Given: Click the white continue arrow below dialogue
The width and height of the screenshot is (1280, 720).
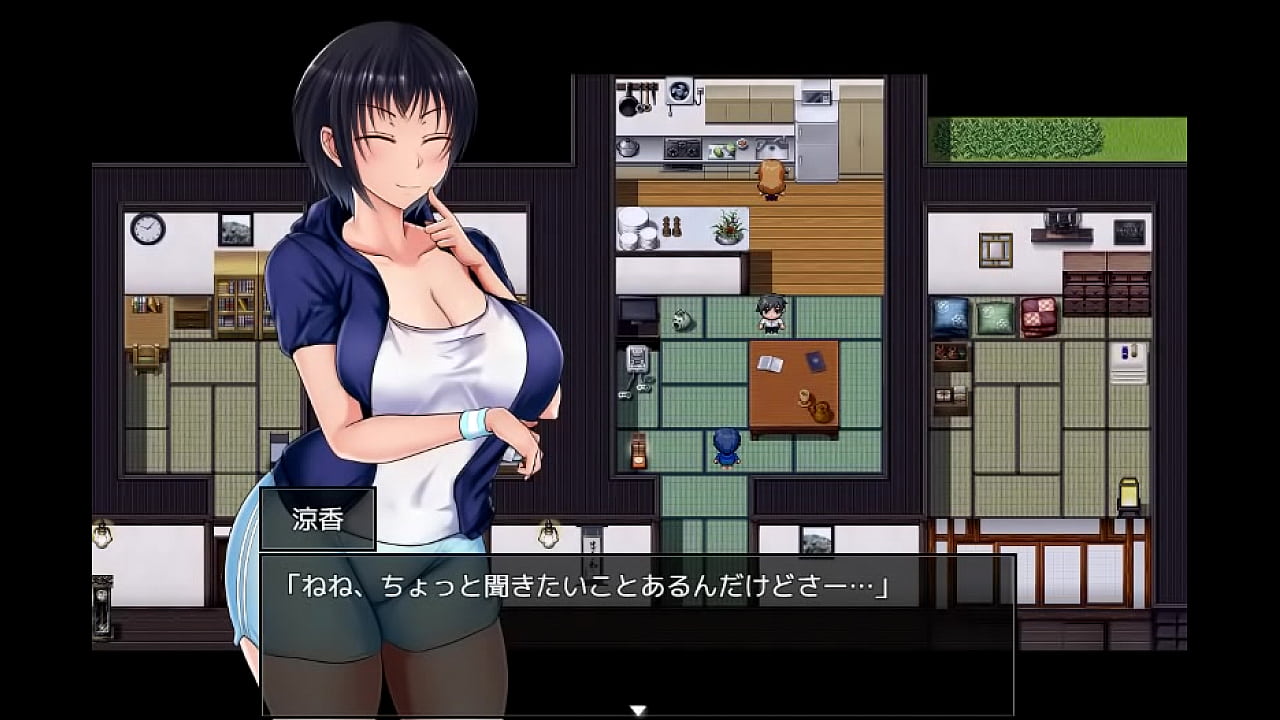Looking at the screenshot, I should point(638,710).
